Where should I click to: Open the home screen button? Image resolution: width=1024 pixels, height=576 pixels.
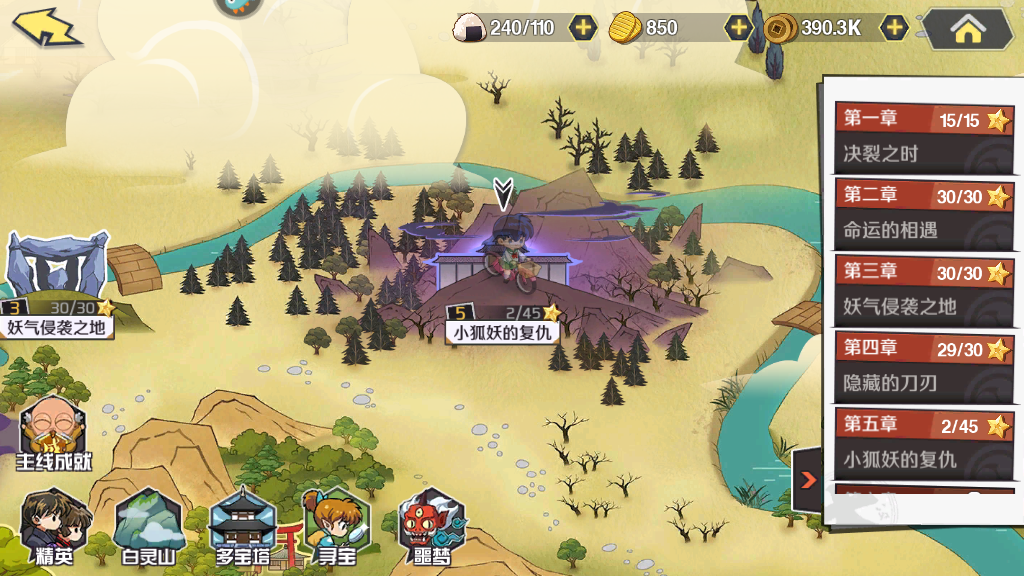[967, 29]
